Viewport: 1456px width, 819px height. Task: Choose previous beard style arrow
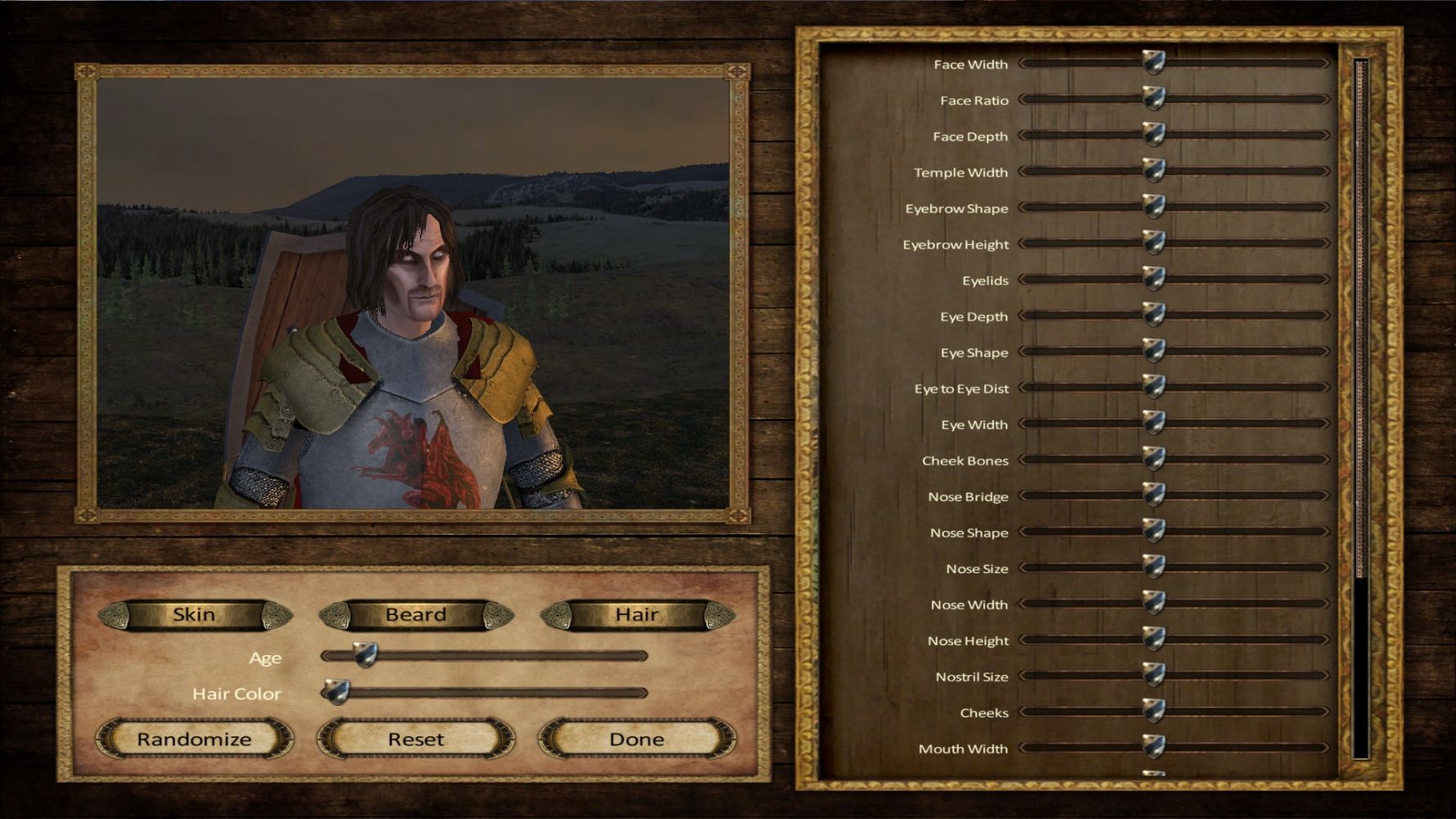click(334, 616)
